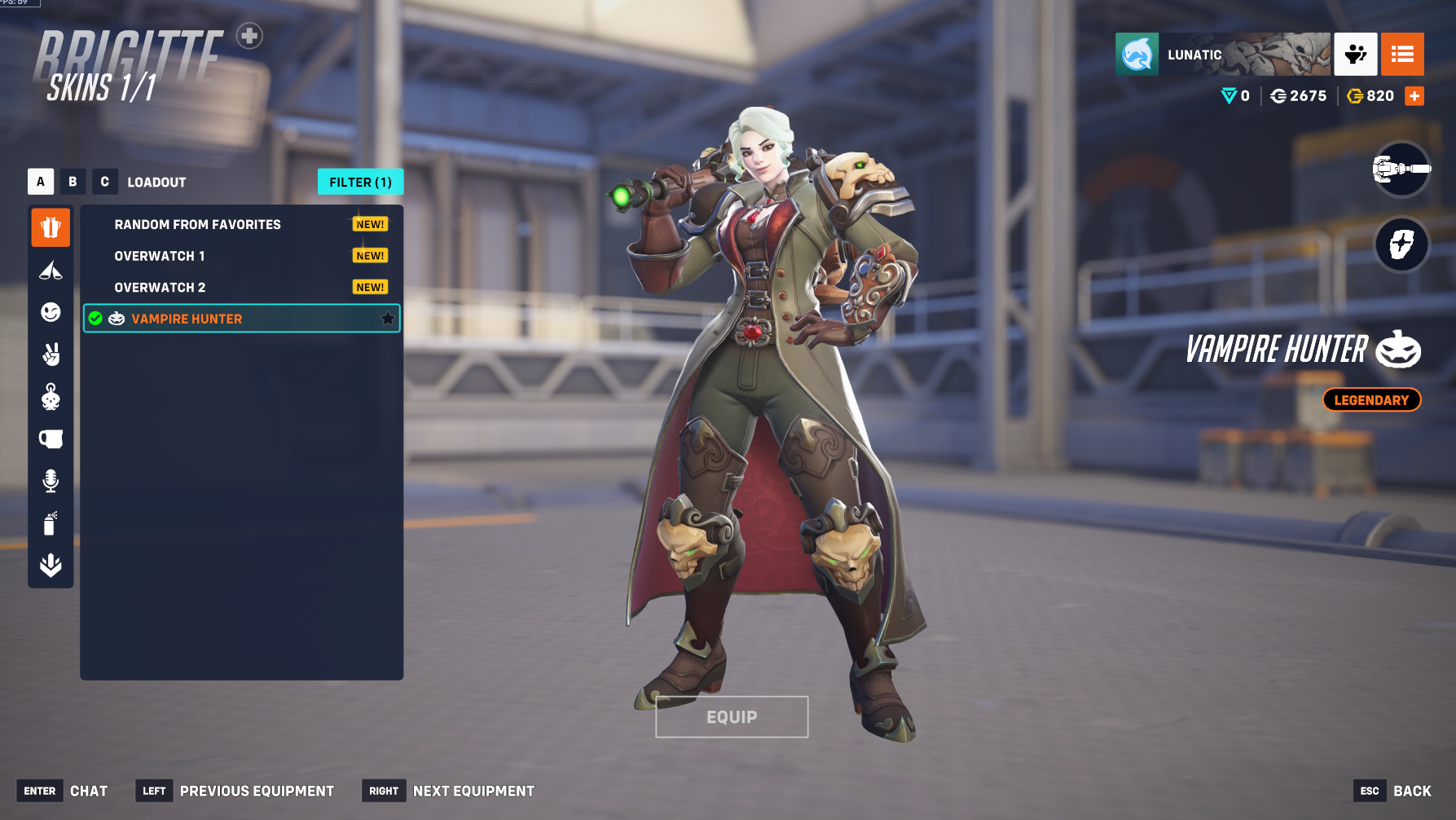The image size is (1456, 820).
Task: Open the social friends button
Action: 1355,55
